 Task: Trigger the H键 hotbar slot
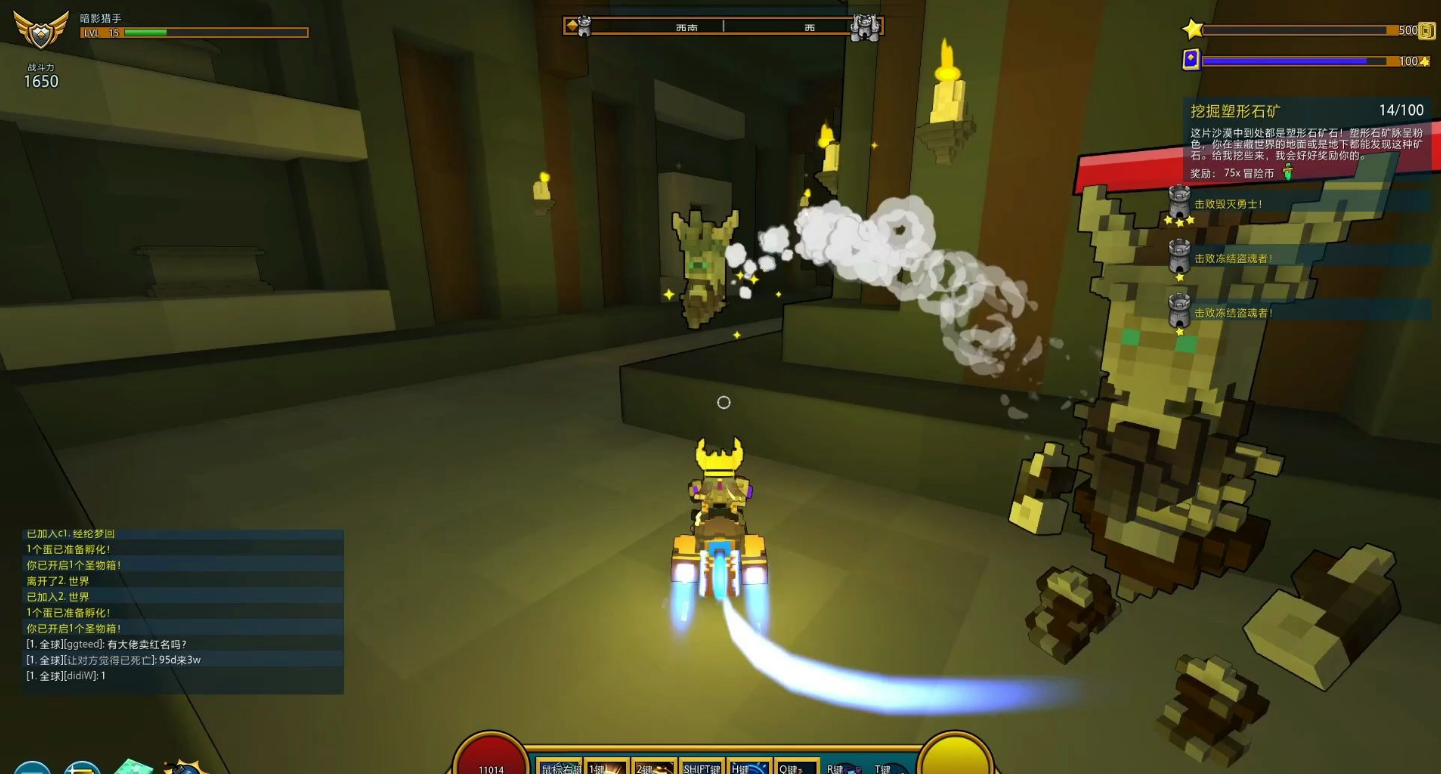pyautogui.click(x=749, y=766)
